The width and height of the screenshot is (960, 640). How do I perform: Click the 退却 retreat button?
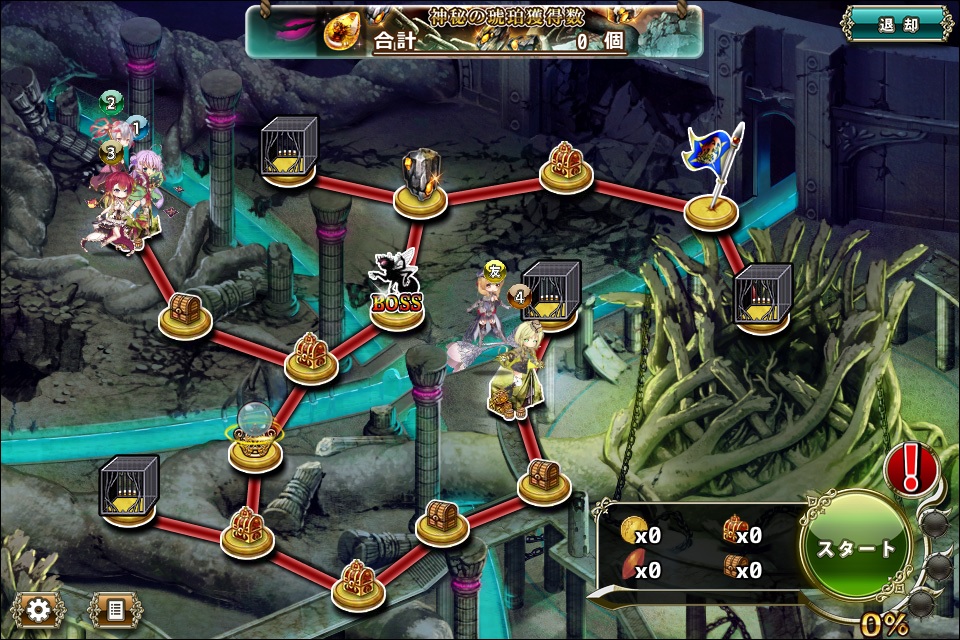pos(896,25)
